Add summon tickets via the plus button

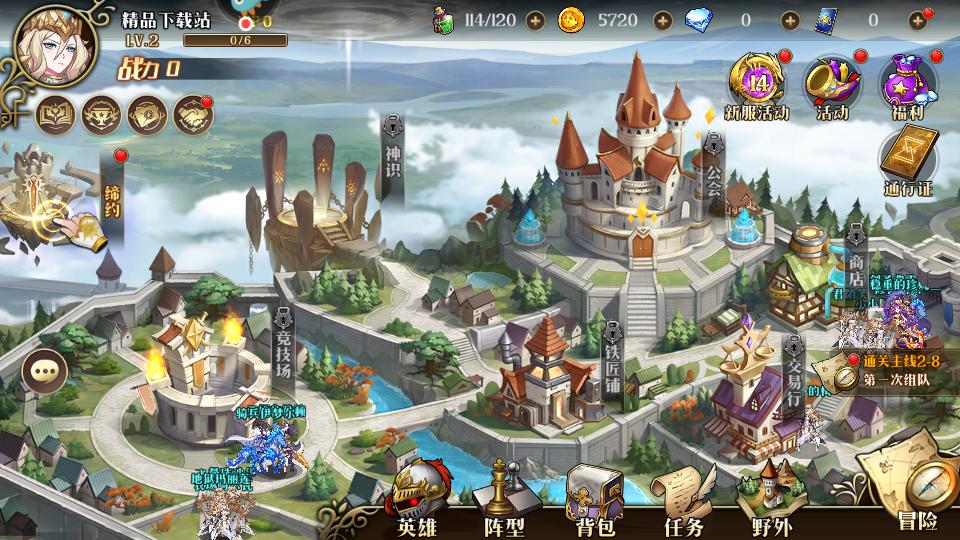pos(917,20)
